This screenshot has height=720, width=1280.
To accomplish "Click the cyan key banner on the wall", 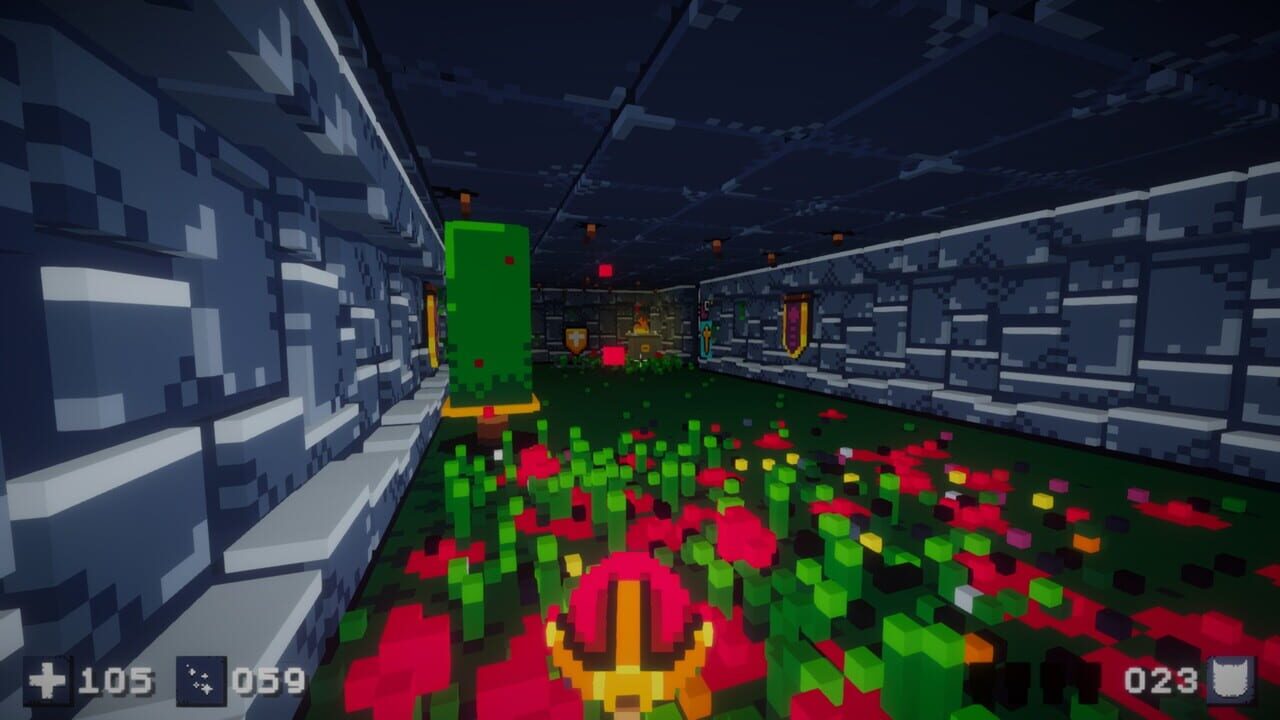I will pos(706,338).
